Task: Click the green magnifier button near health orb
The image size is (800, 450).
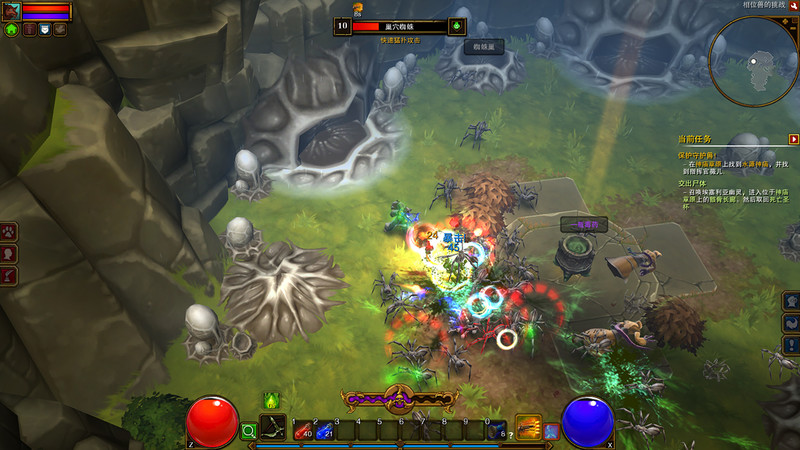Action: coord(249,431)
